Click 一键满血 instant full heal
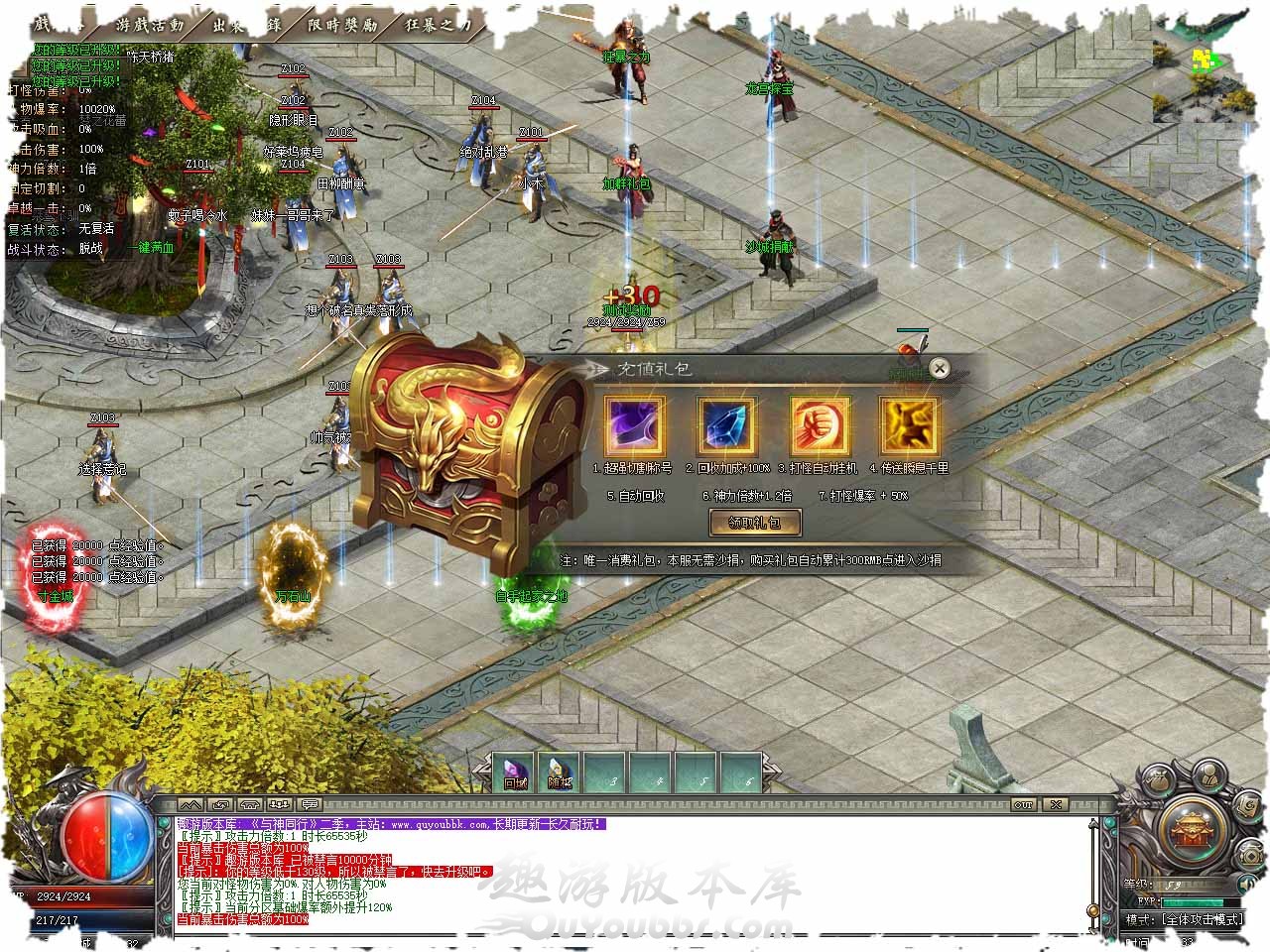 pyautogui.click(x=150, y=248)
